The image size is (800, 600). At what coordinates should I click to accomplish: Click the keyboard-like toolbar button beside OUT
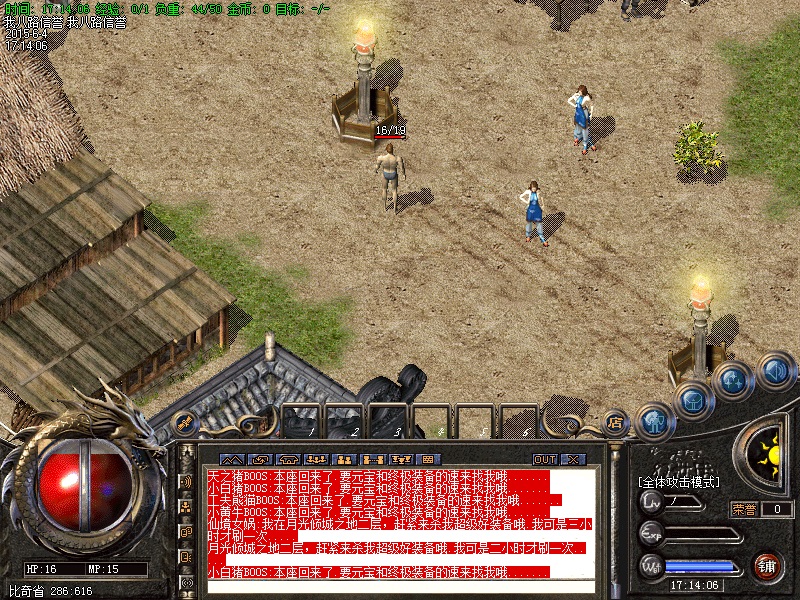point(427,459)
